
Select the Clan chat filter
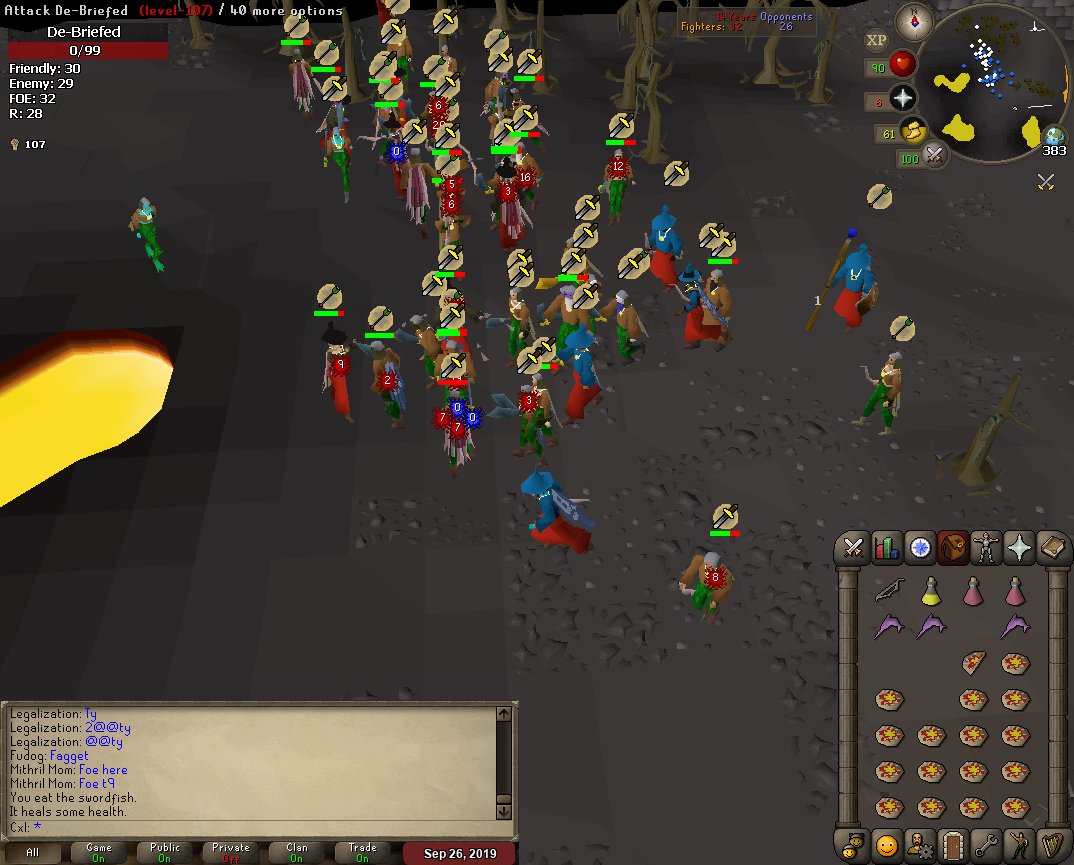pos(297,852)
